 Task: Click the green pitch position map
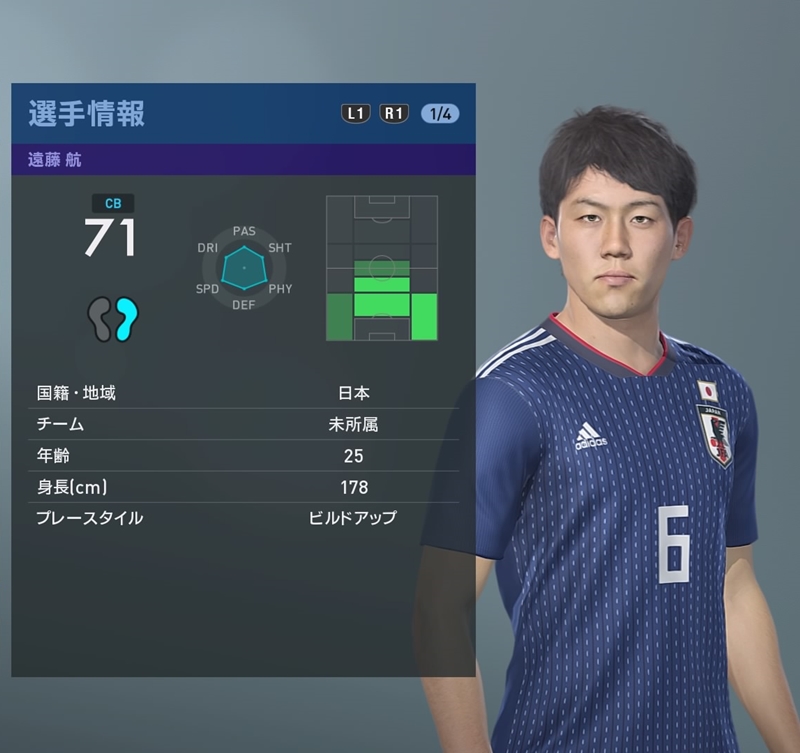[x=382, y=268]
